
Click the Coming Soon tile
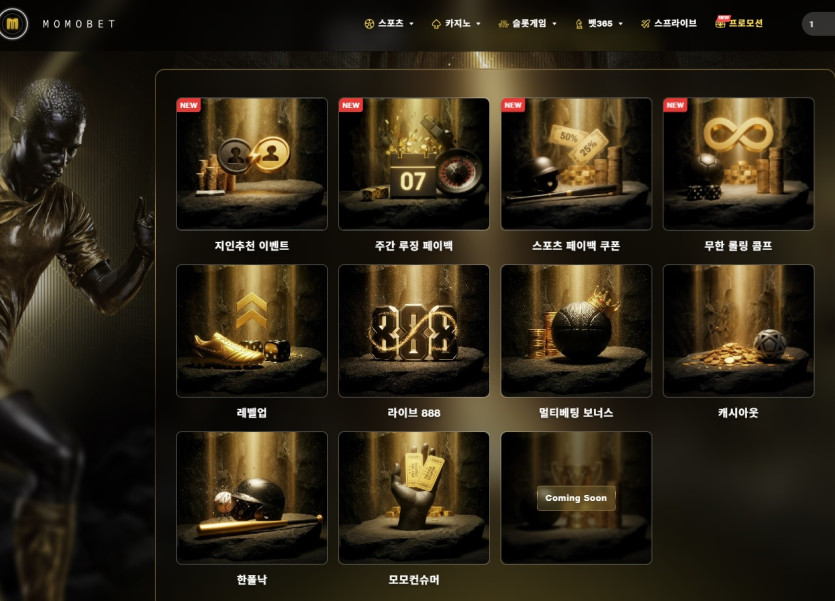coord(576,498)
